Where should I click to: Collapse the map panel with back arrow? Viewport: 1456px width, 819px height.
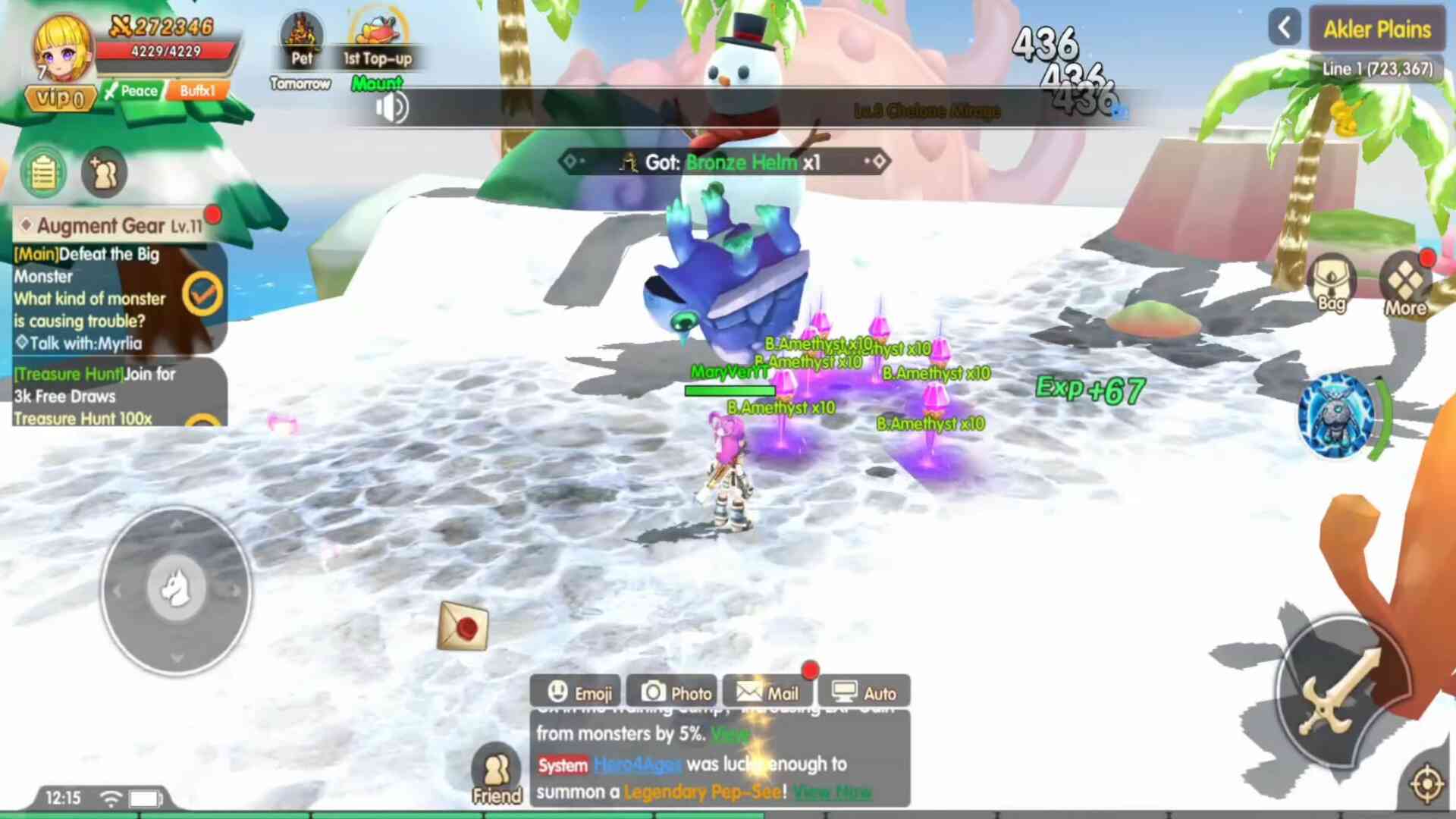click(x=1284, y=29)
